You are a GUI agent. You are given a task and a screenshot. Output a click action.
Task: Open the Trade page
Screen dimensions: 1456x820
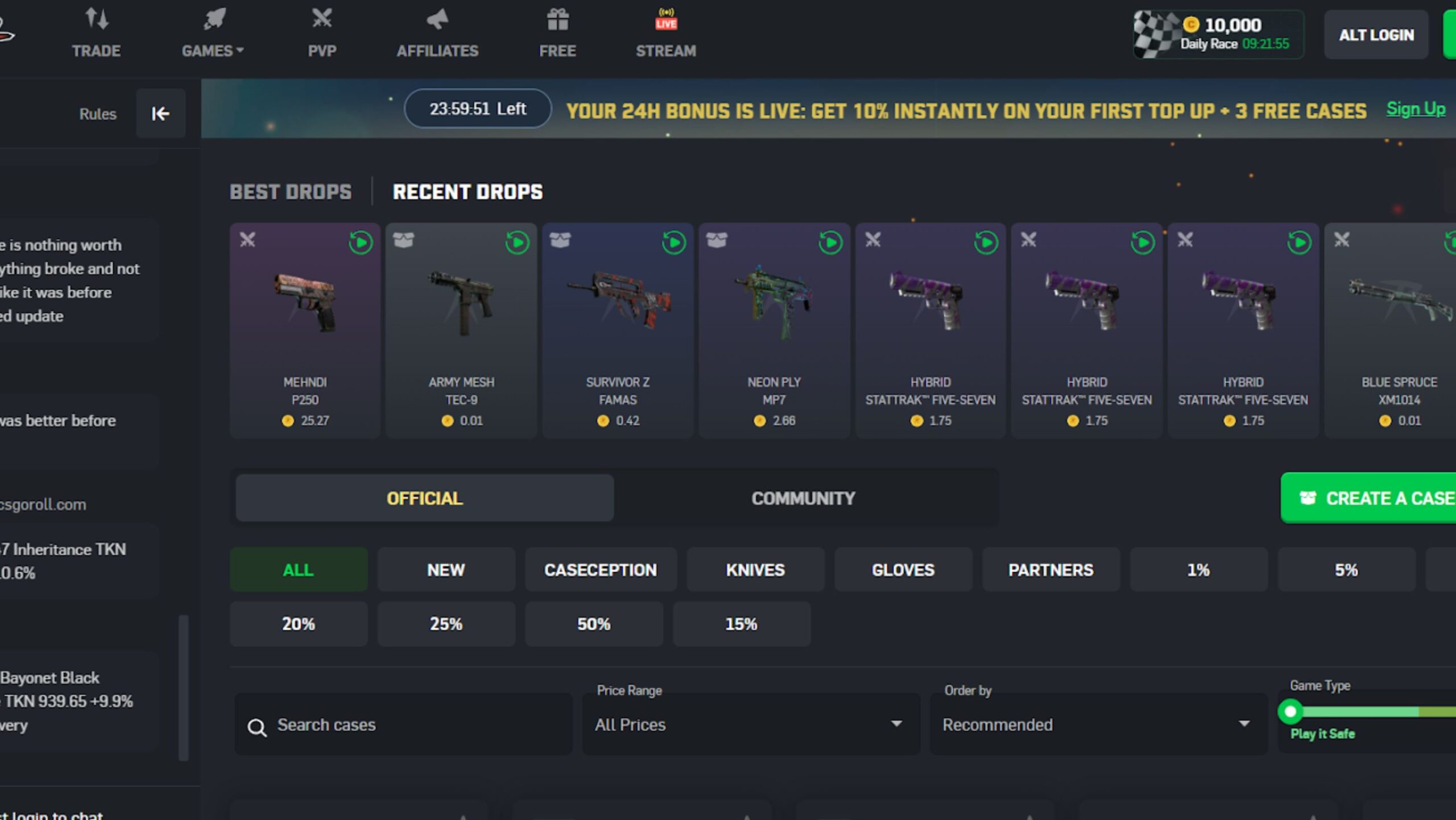[x=96, y=34]
